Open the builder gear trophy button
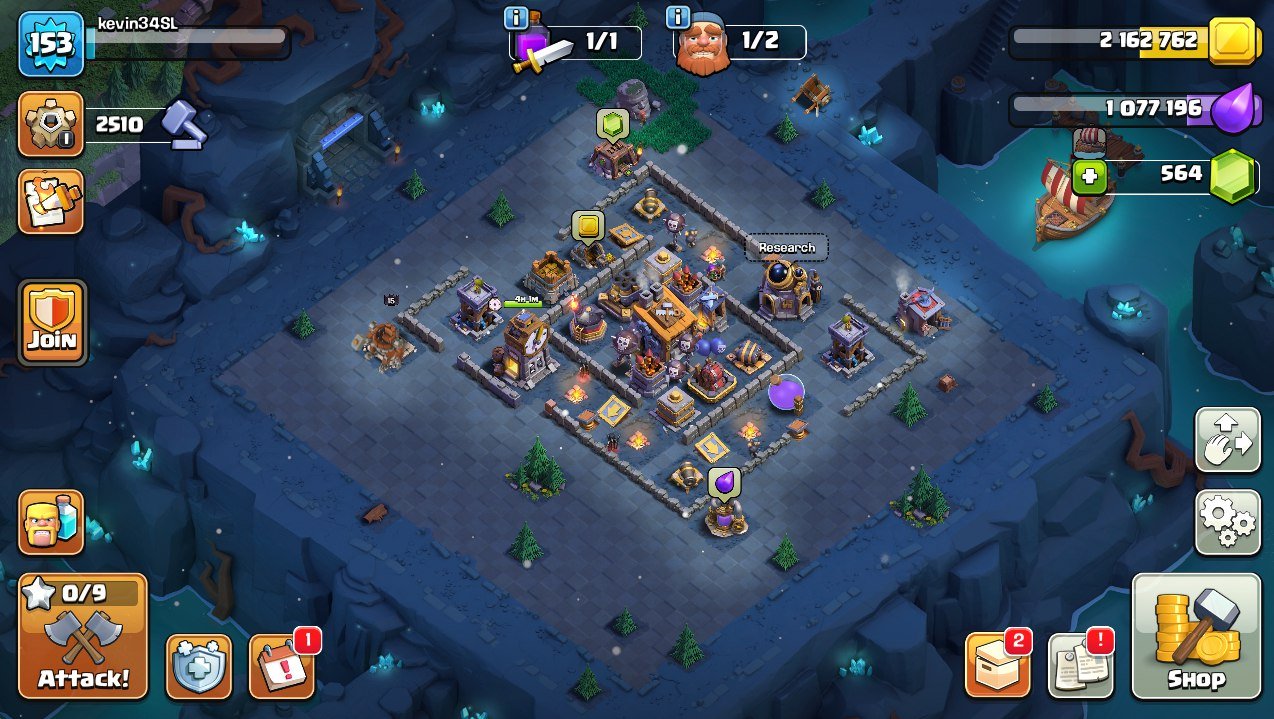1274x719 pixels. pyautogui.click(x=50, y=125)
